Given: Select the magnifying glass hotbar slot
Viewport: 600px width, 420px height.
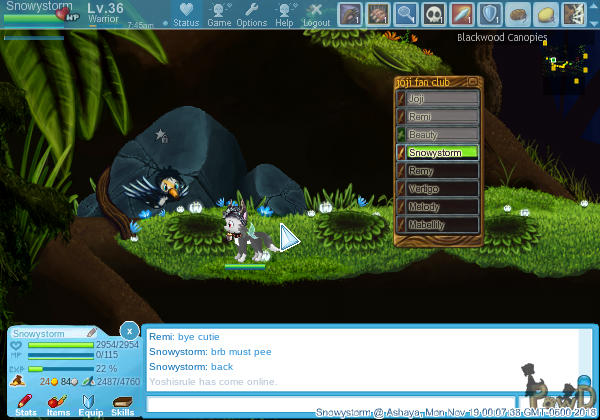Looking at the screenshot, I should point(406,14).
